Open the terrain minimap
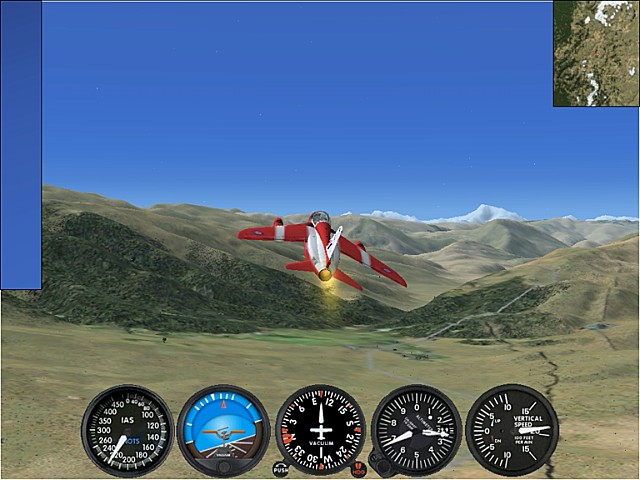Viewport: 640px width, 480px height. coord(596,53)
